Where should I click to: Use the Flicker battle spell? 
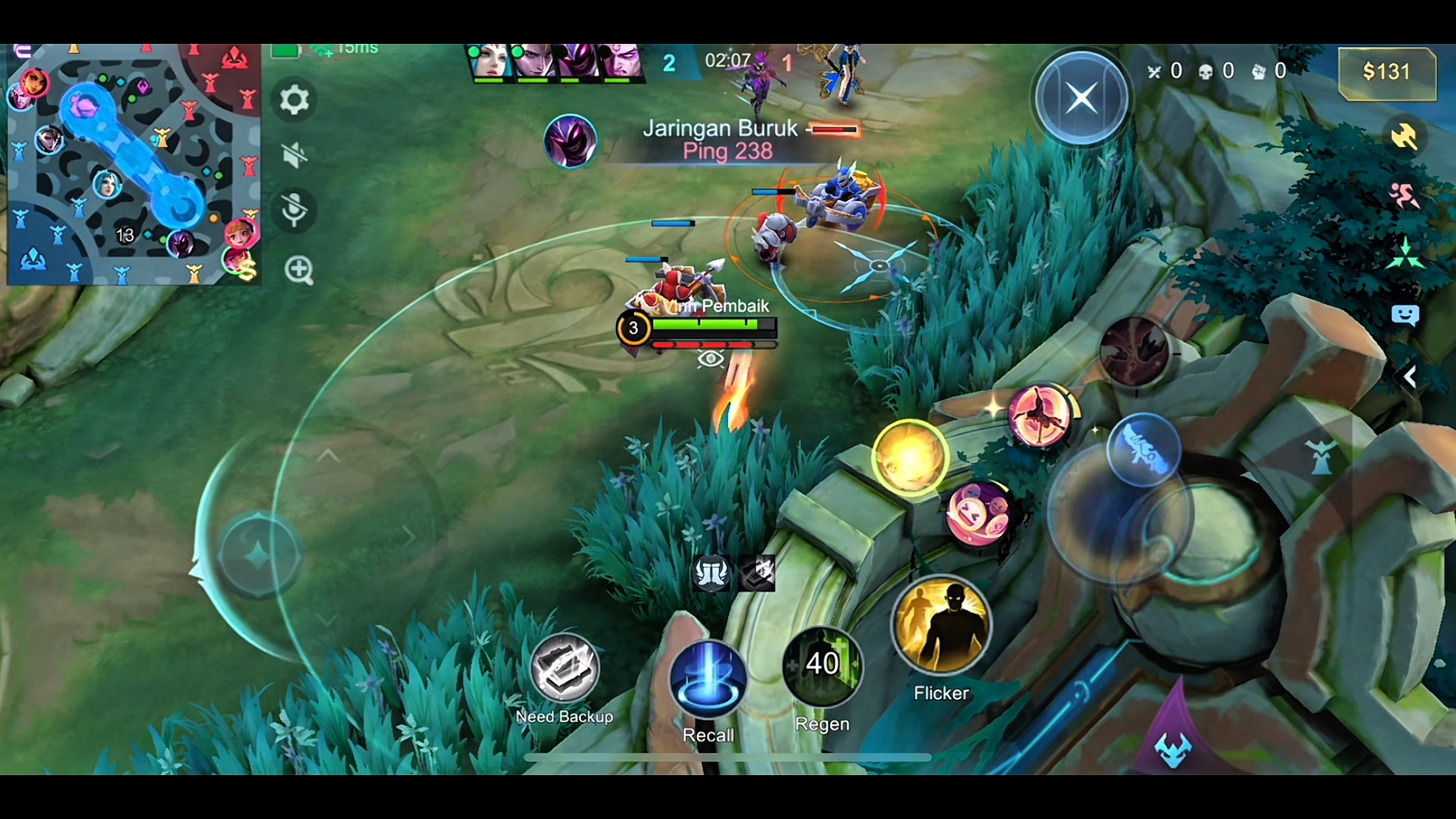pos(941,625)
